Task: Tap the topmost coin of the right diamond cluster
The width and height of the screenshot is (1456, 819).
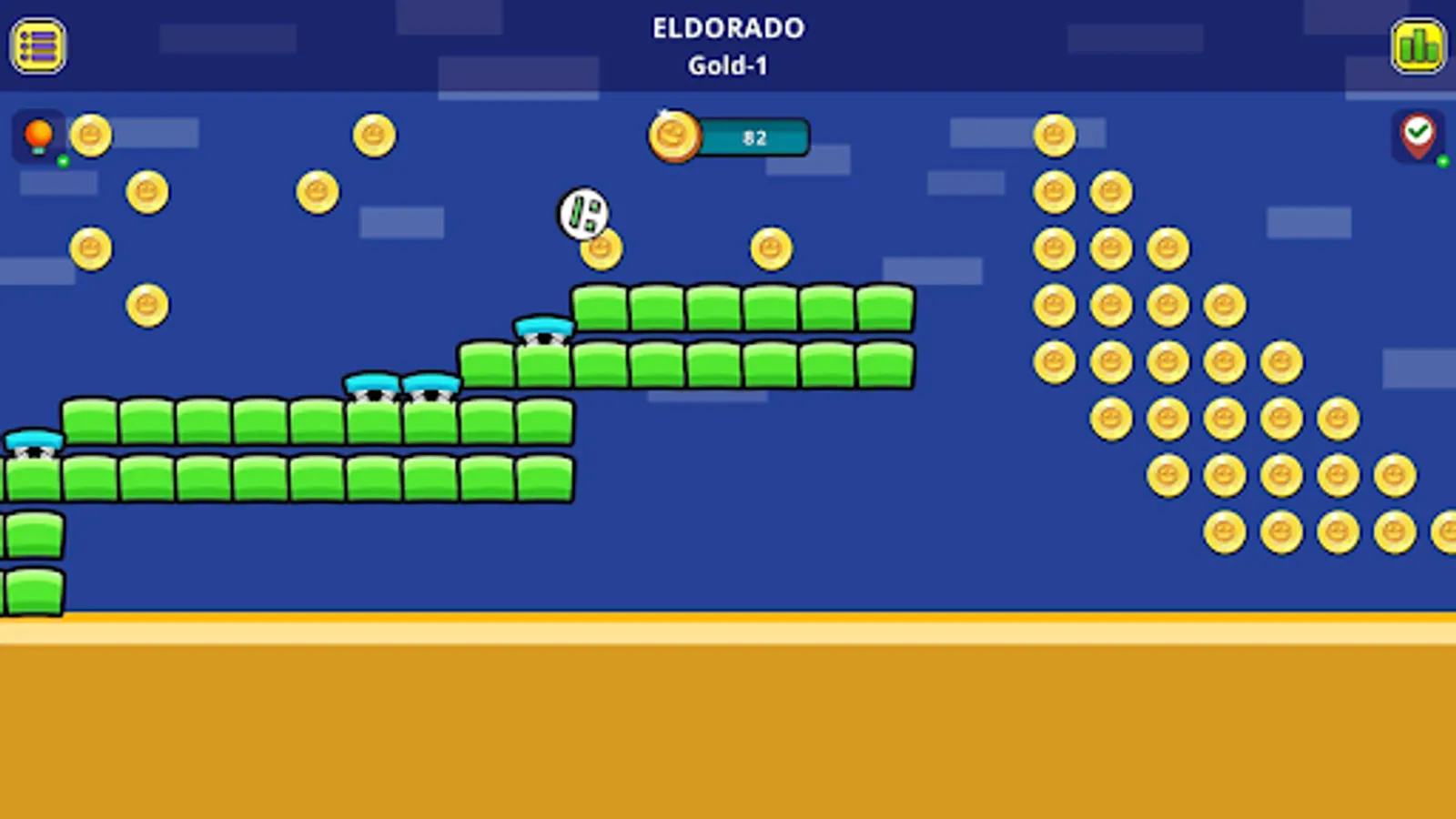Action: (x=1056, y=136)
